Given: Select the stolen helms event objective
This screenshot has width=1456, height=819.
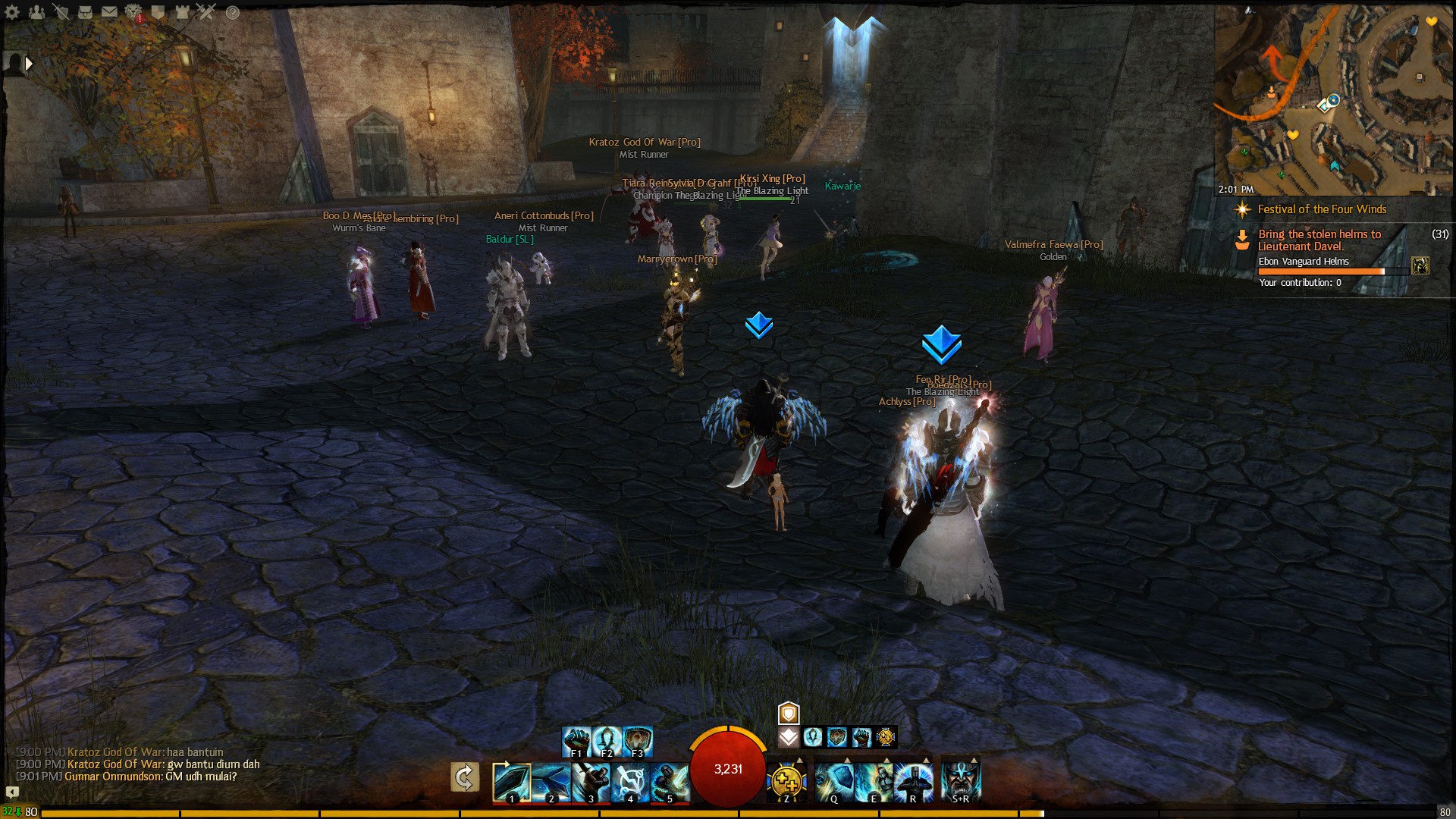Looking at the screenshot, I should (1319, 240).
